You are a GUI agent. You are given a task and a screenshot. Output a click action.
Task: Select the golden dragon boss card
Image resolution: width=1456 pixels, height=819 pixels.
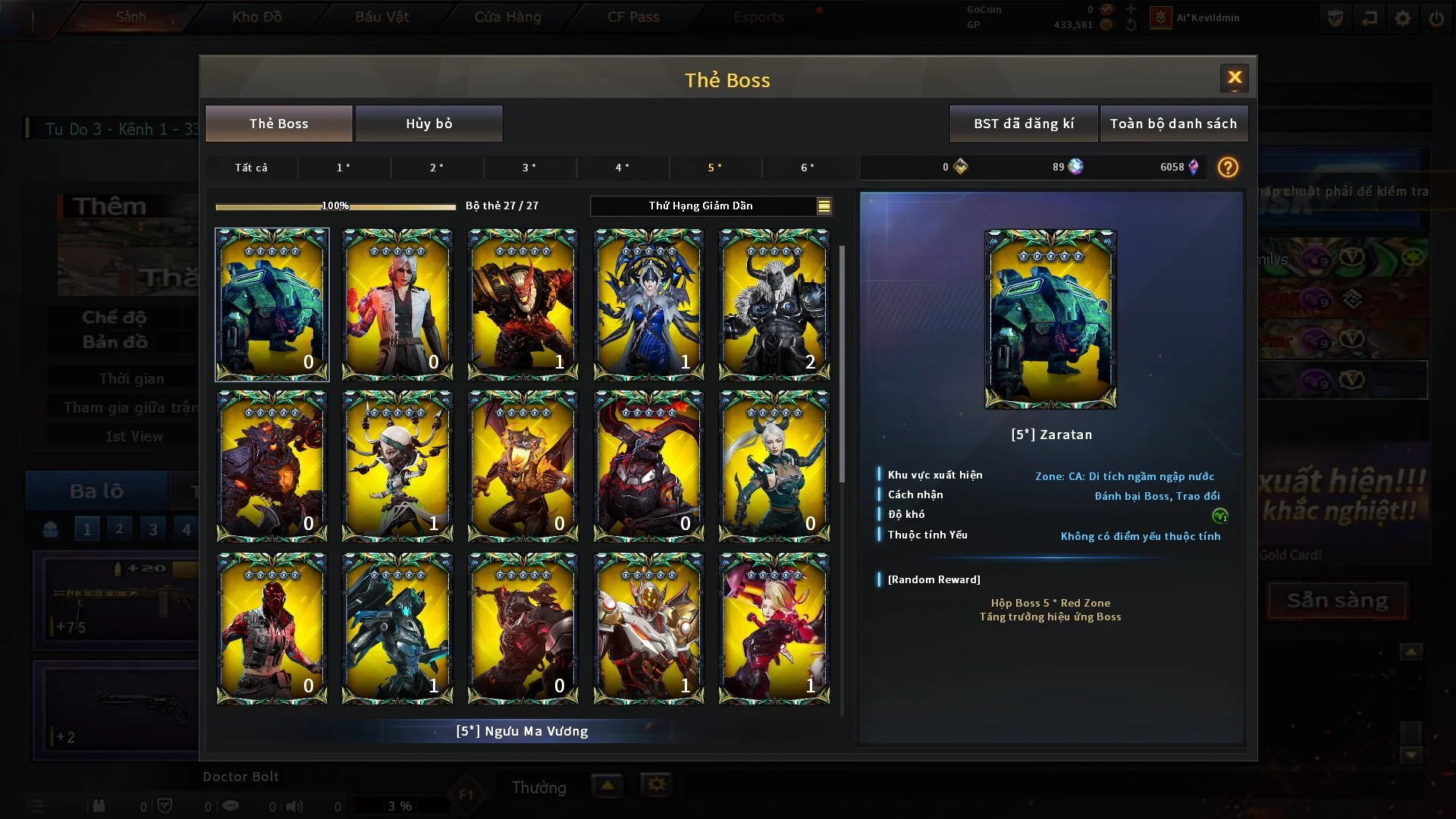(x=523, y=466)
